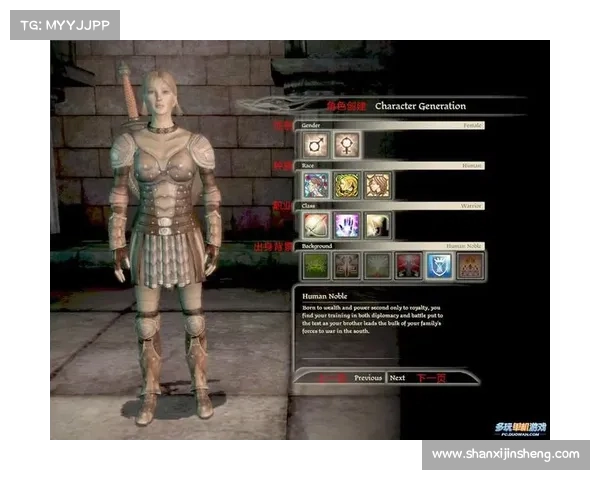Continue with the Next button

click(x=398, y=378)
